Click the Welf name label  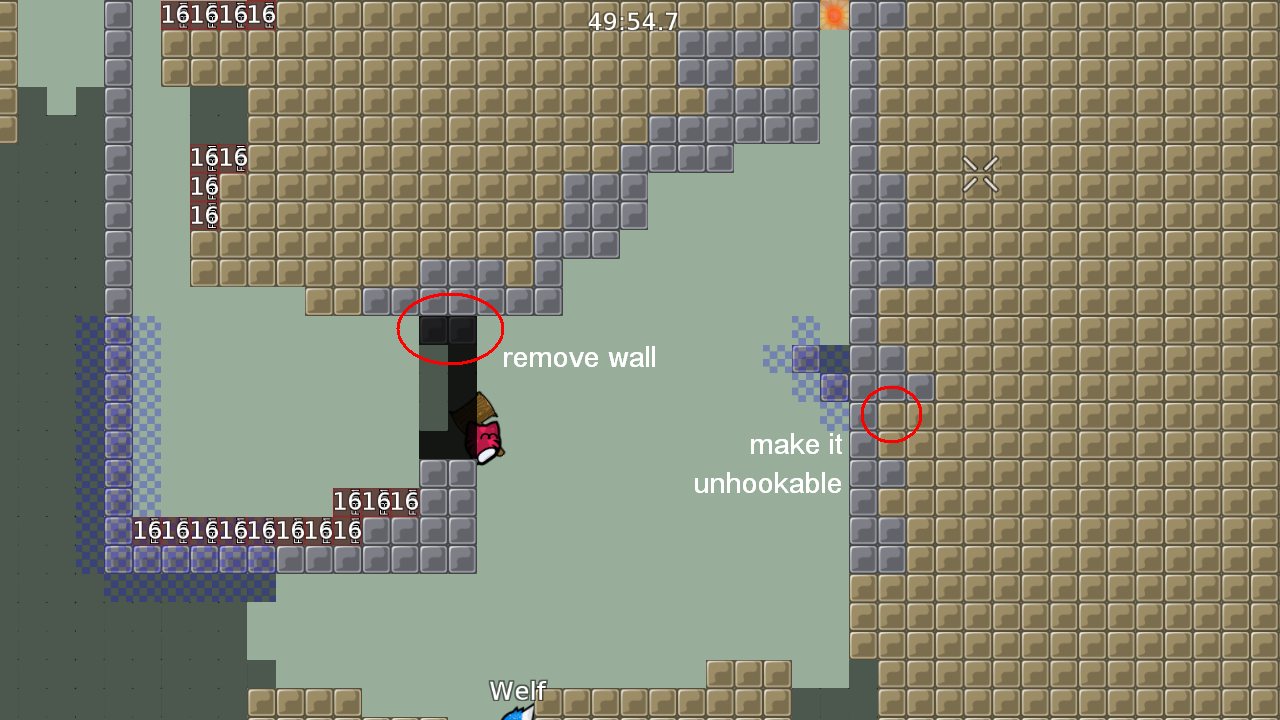(x=517, y=690)
